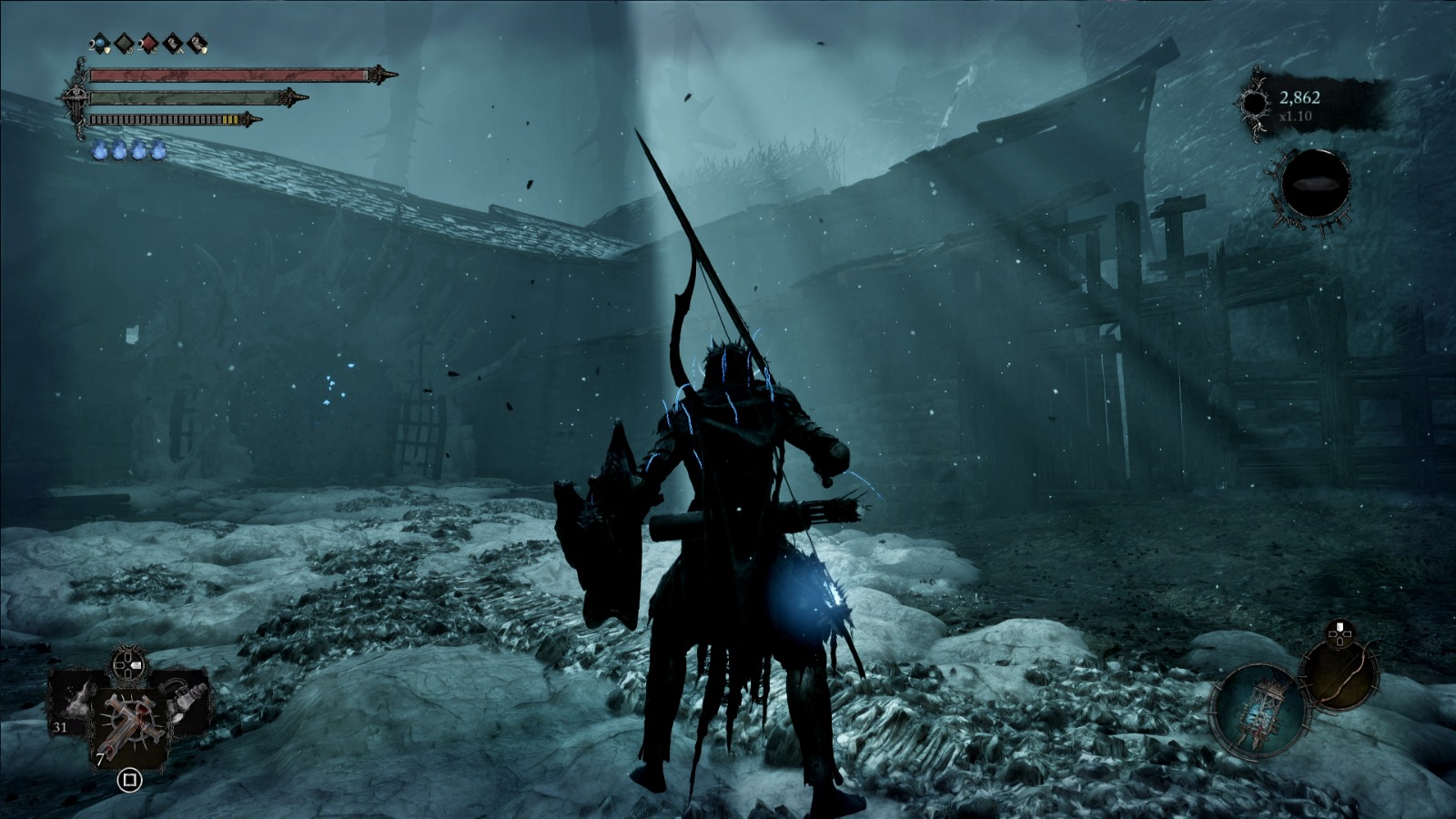Viewport: 1456px width, 819px height.
Task: Select the rightmost diamond status effect icon
Action: click(196, 42)
